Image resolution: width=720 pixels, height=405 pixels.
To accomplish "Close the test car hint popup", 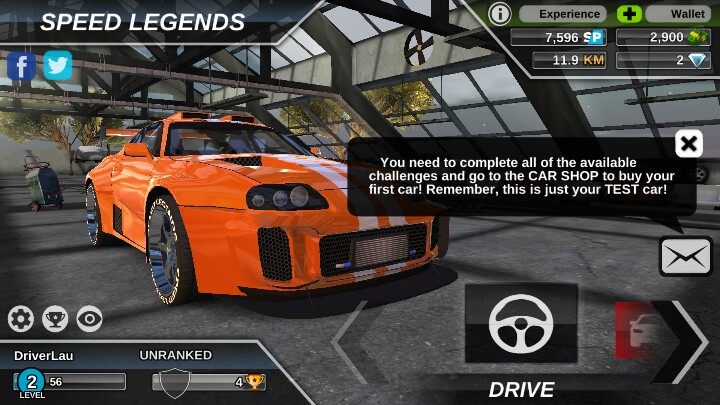I will click(688, 144).
